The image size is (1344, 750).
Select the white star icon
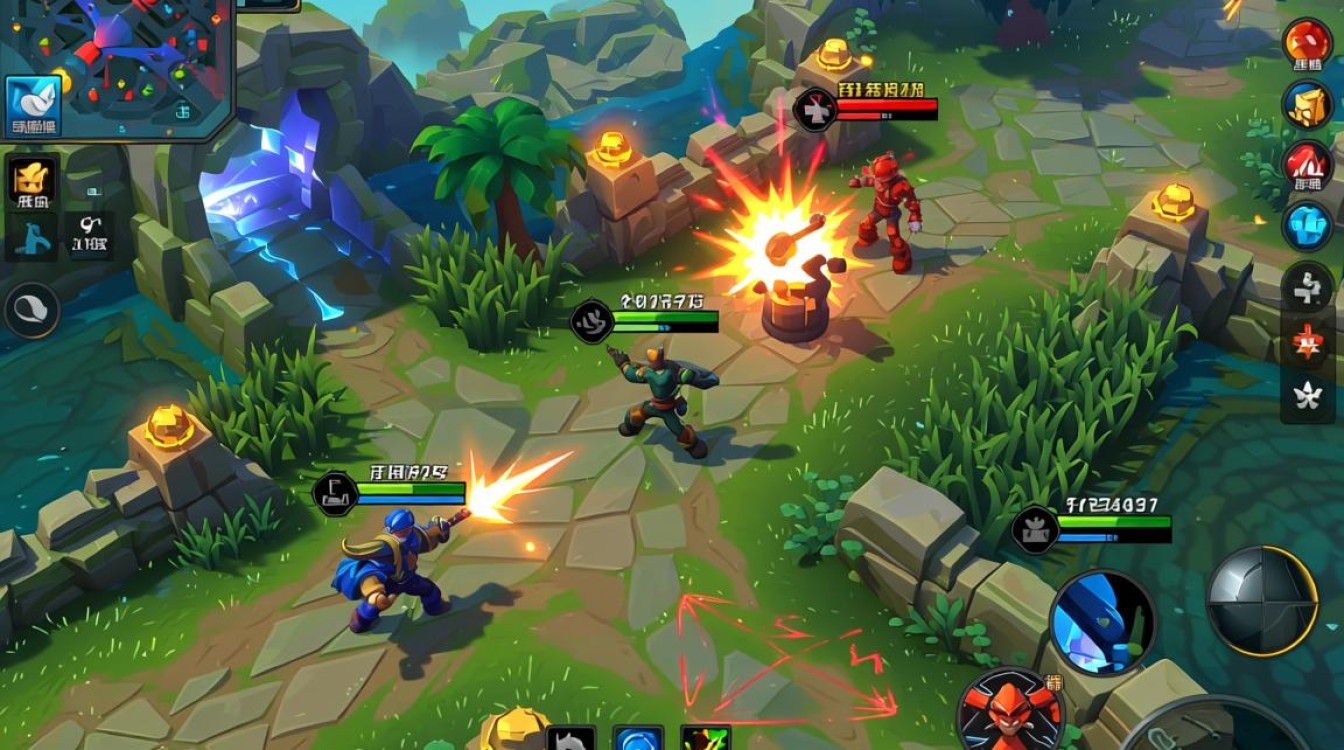click(1307, 397)
